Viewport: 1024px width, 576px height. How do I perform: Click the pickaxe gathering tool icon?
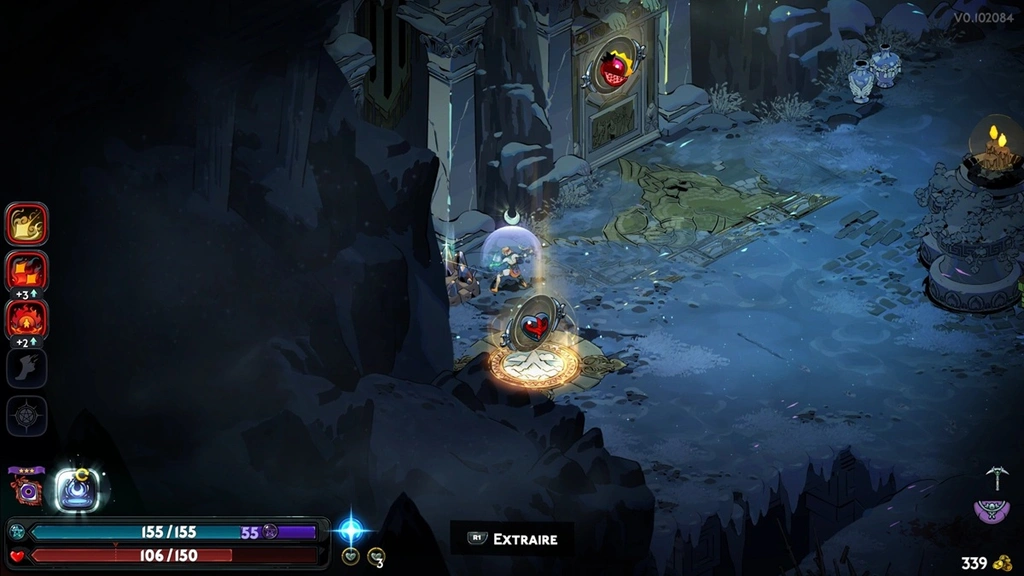point(994,477)
